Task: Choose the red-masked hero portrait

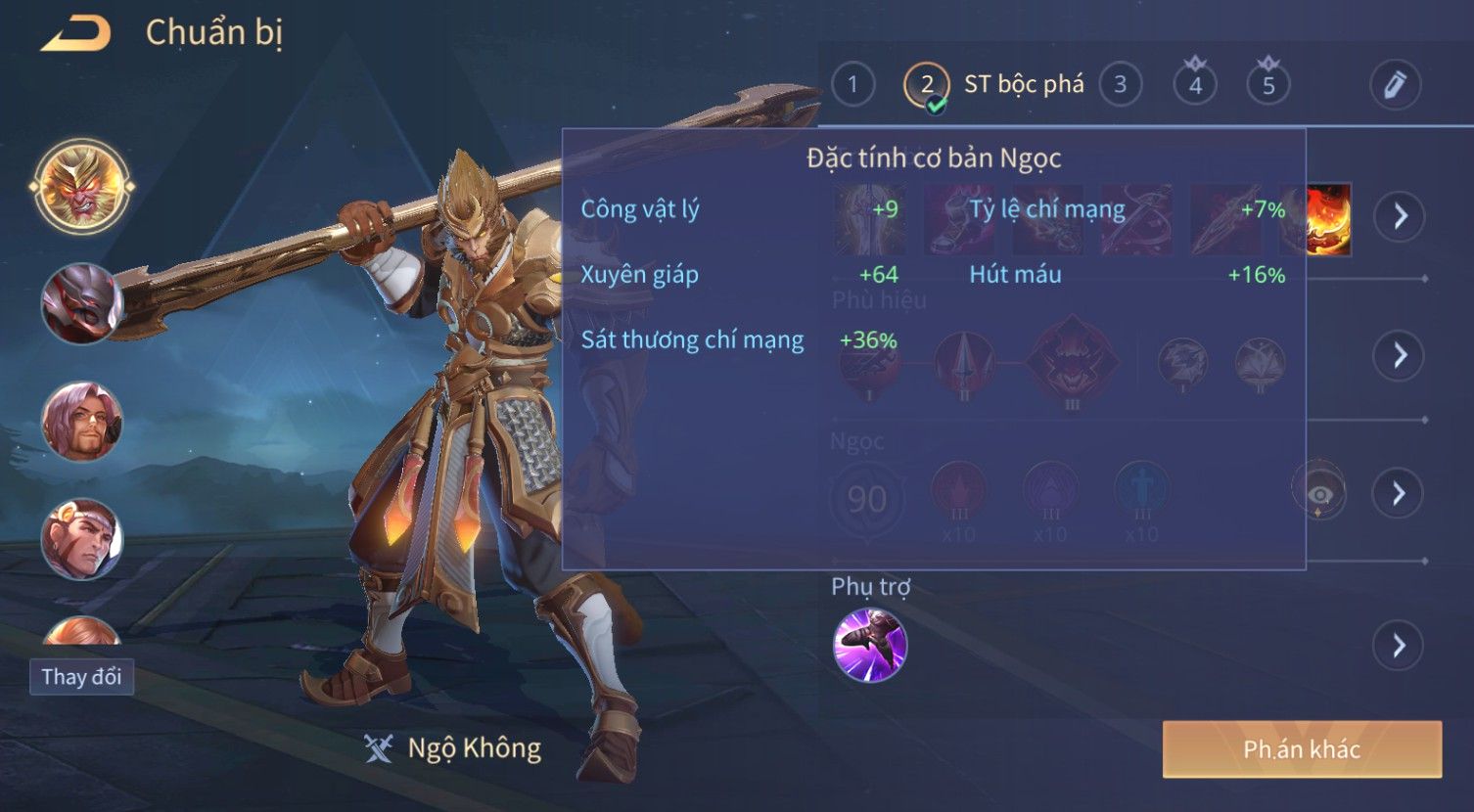Action: click(81, 303)
